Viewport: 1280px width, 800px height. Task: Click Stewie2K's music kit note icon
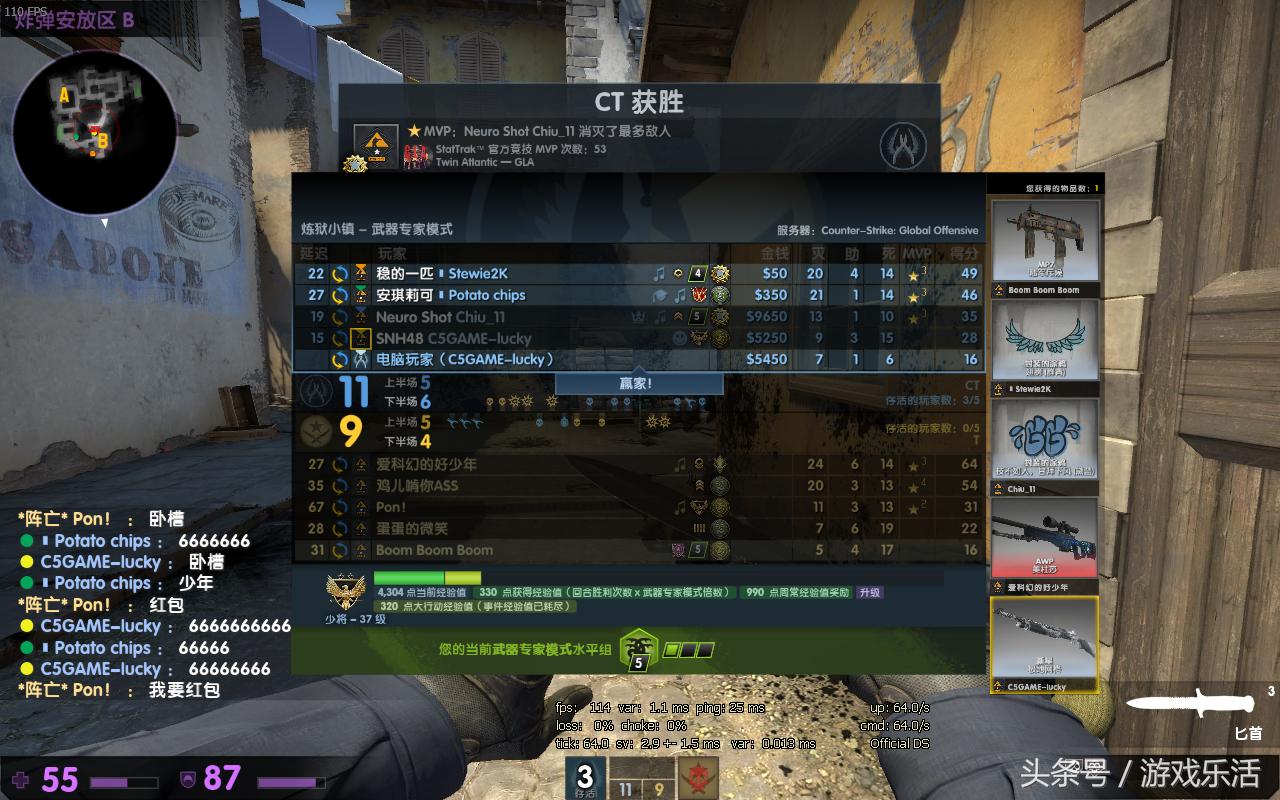pyautogui.click(x=660, y=273)
